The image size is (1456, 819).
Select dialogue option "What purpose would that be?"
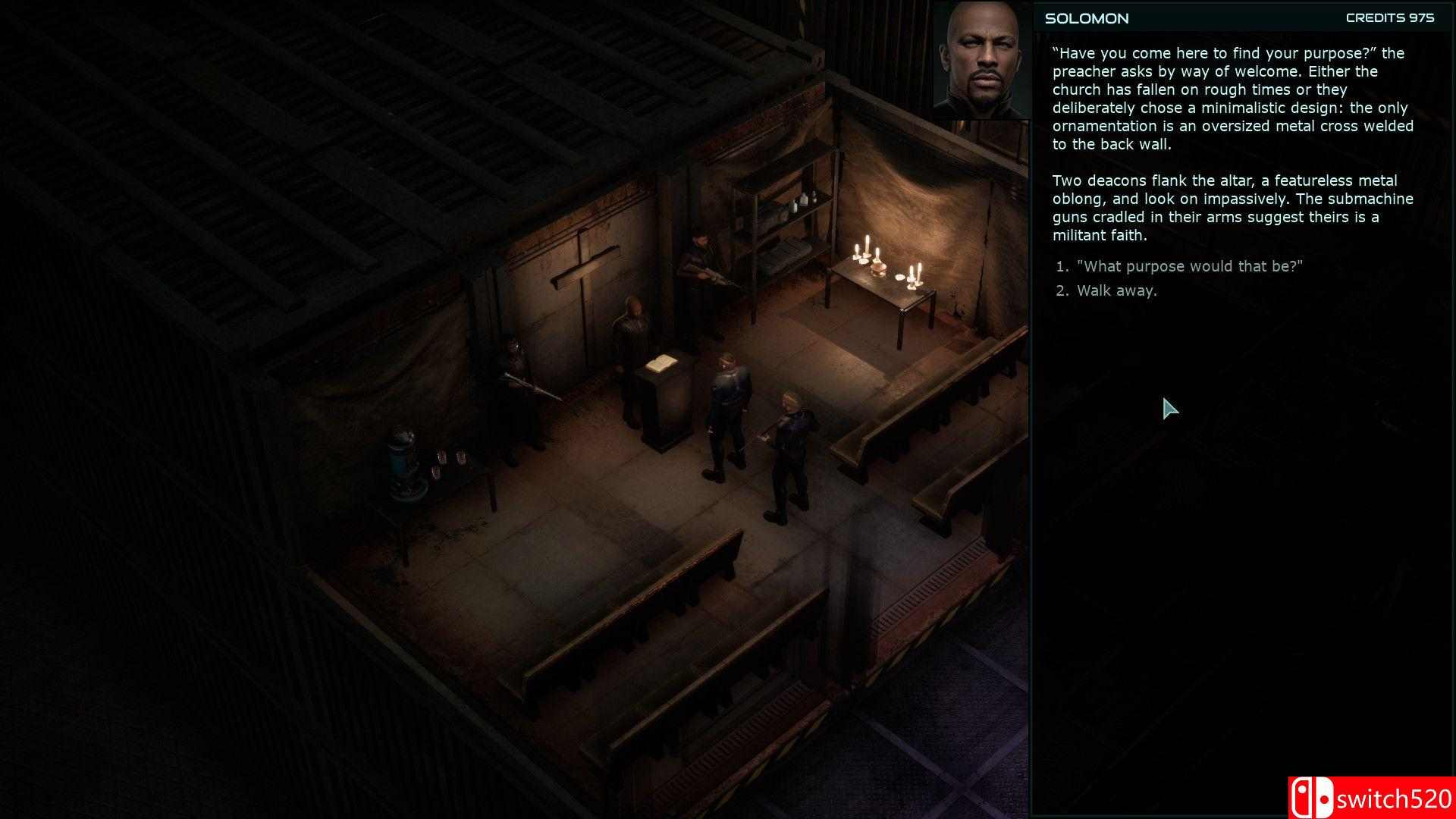point(1188,266)
